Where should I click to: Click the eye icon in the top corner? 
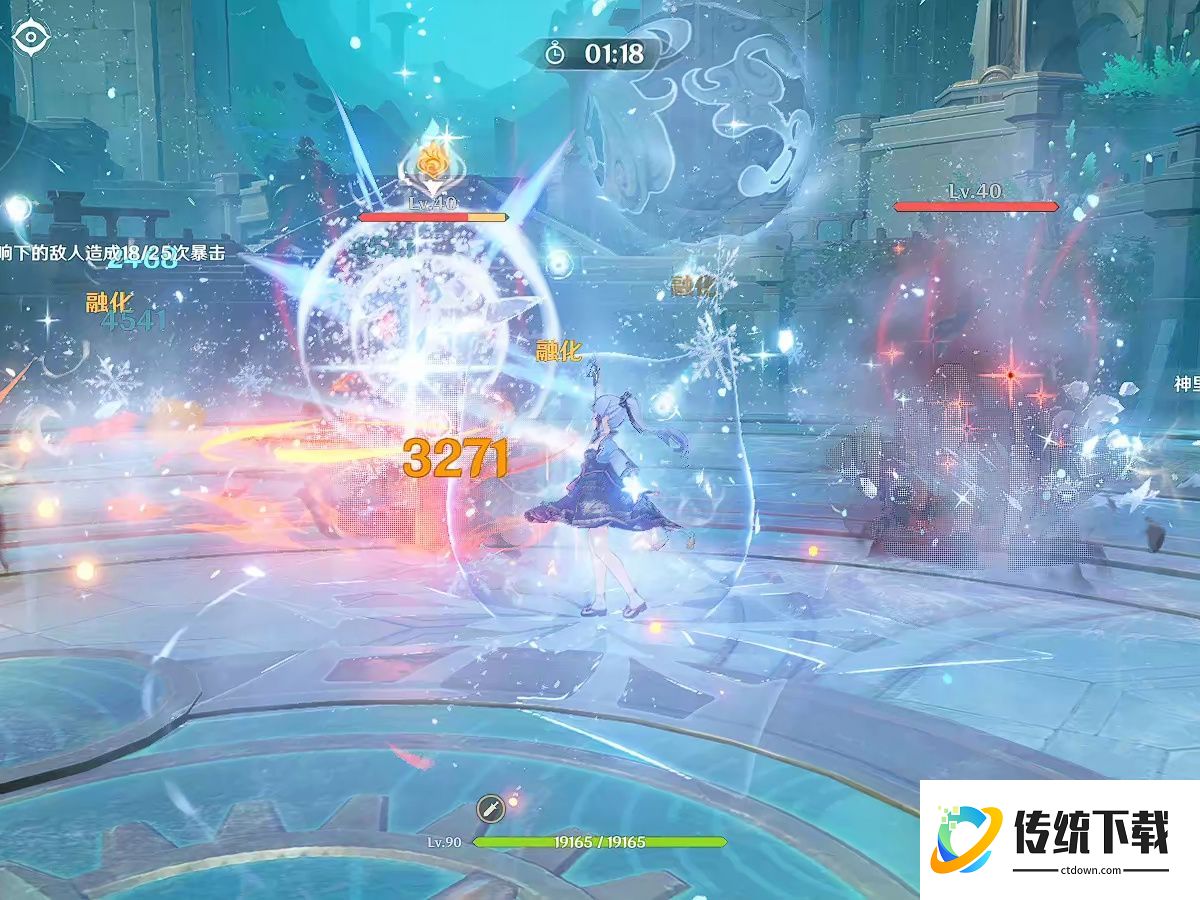tap(32, 38)
